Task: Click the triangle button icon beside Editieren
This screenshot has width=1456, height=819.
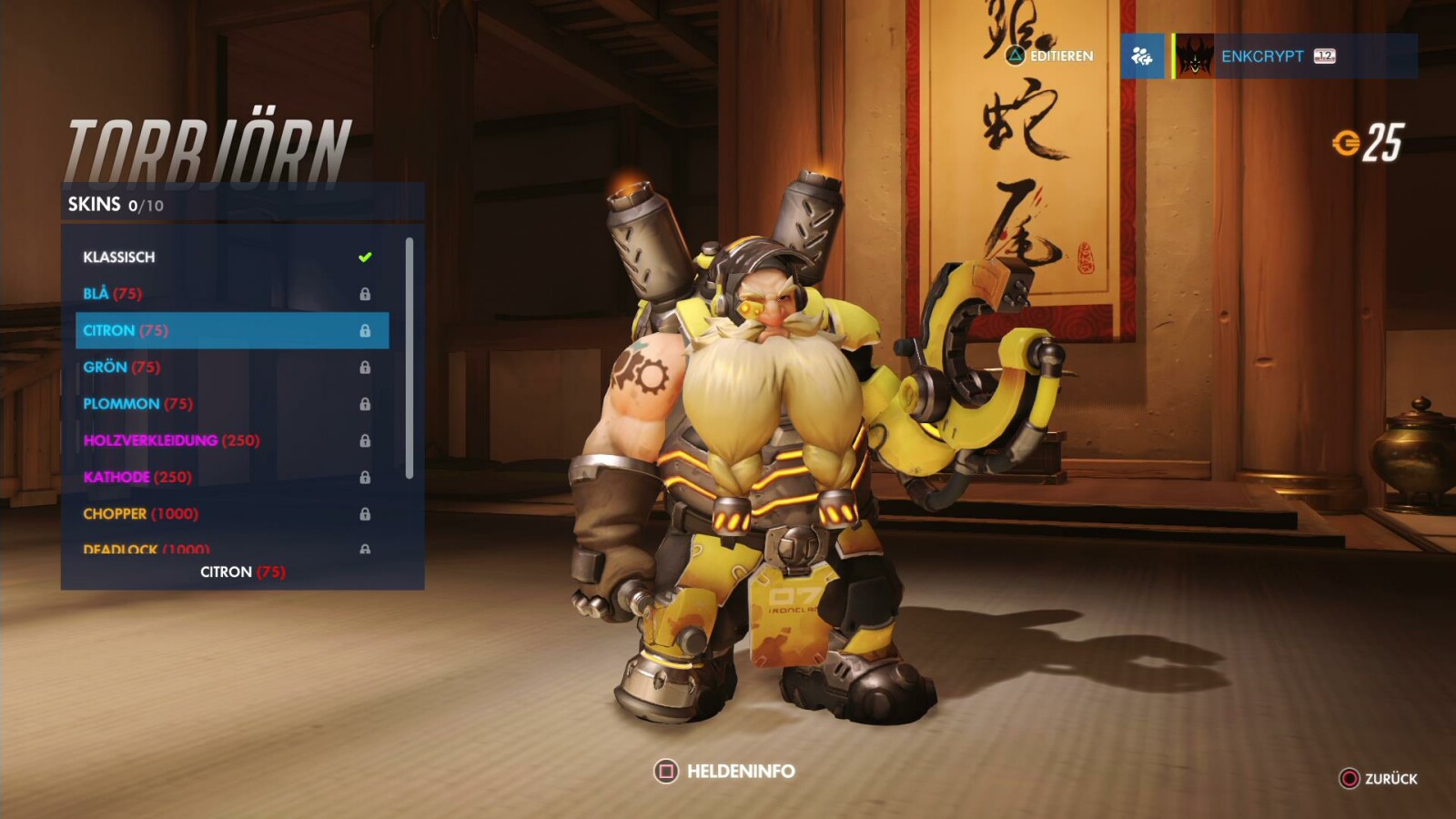Action: click(1016, 57)
